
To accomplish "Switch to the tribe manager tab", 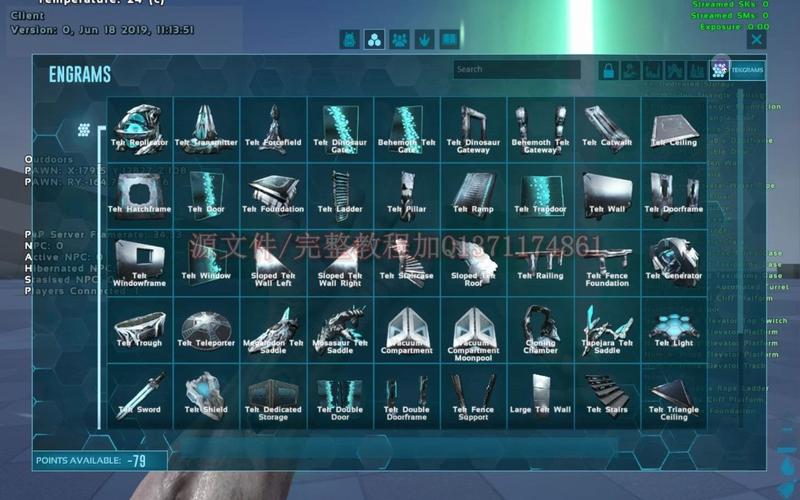I will coord(400,40).
